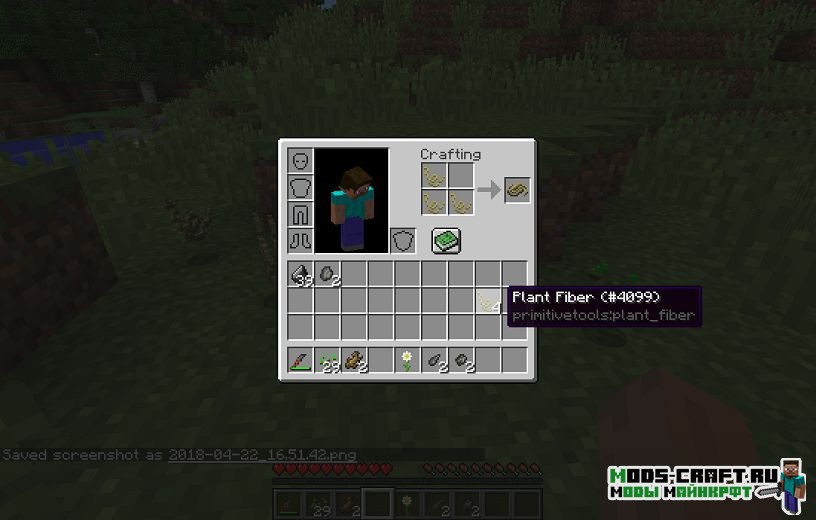
Task: Select the top-left plant fiber in the crafting grid
Action: pyautogui.click(x=433, y=176)
